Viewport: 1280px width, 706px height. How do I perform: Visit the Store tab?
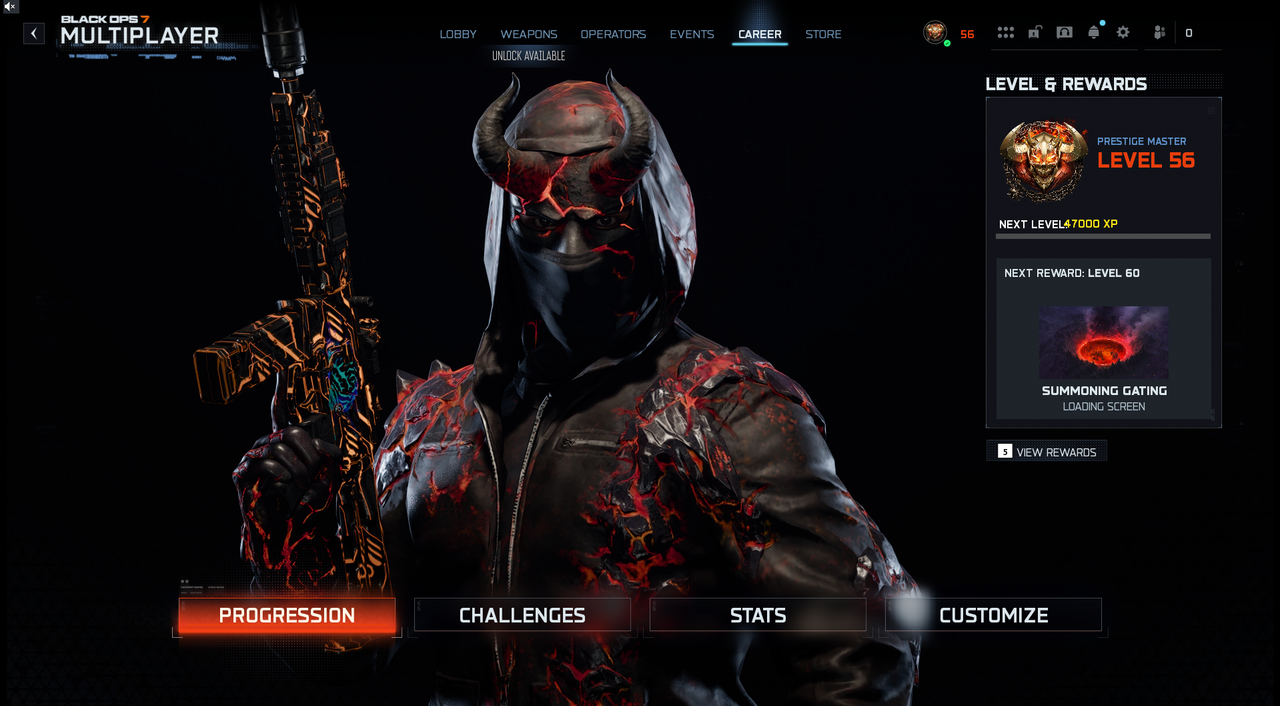(823, 34)
